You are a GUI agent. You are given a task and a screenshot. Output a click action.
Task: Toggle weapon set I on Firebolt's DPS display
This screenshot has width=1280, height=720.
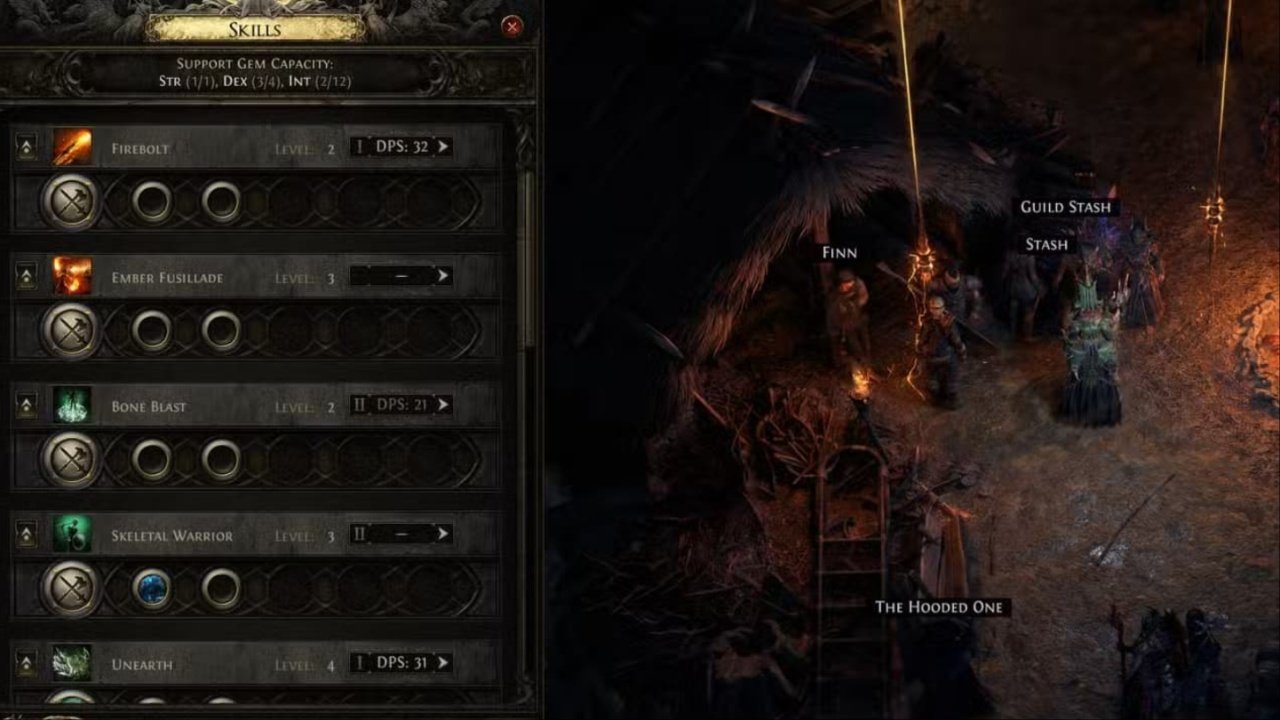click(360, 147)
